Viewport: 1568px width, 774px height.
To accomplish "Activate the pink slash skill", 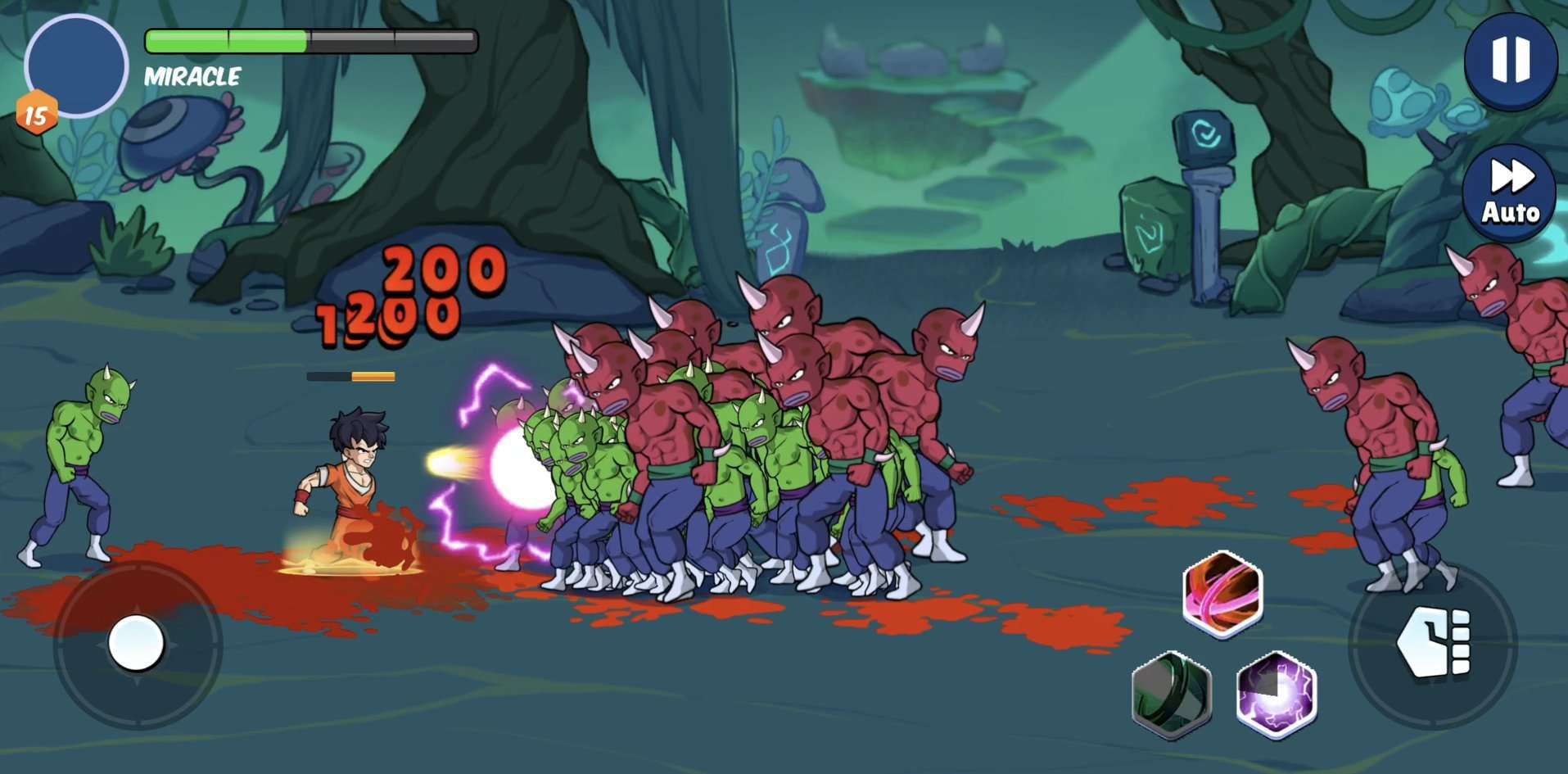I will point(1222,594).
